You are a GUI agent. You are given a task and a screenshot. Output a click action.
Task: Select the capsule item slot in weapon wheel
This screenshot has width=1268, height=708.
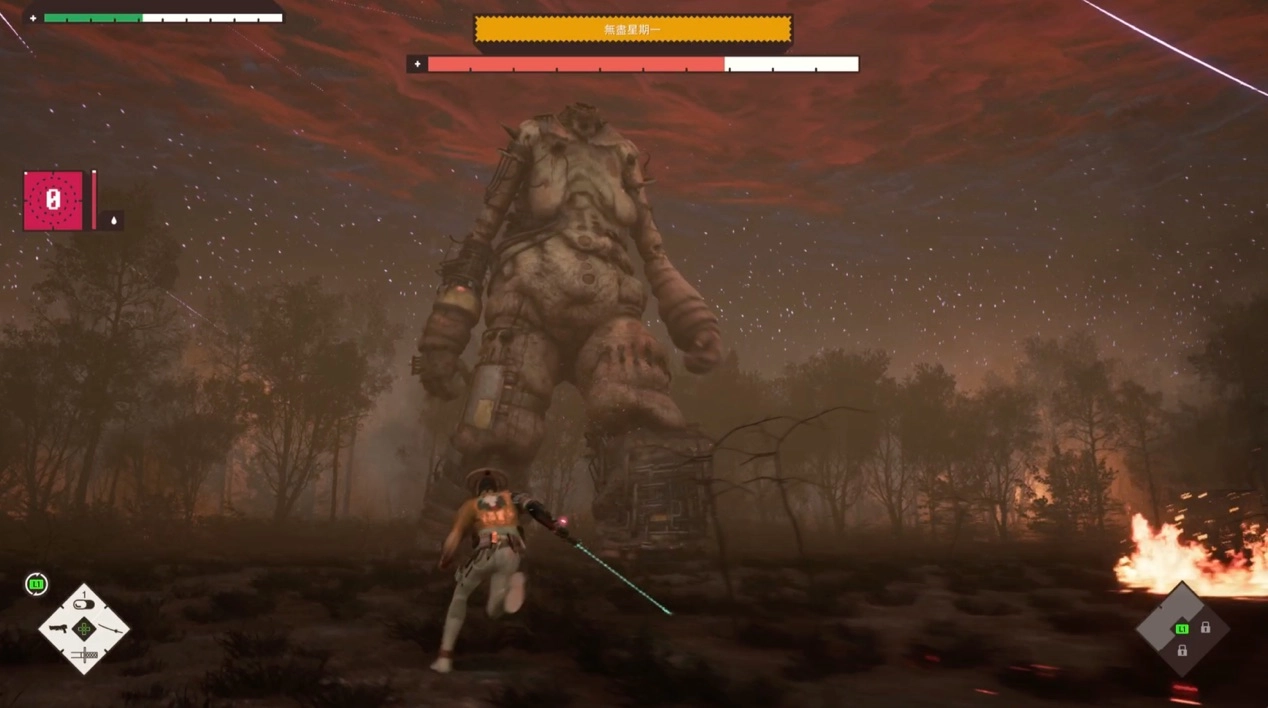click(84, 605)
